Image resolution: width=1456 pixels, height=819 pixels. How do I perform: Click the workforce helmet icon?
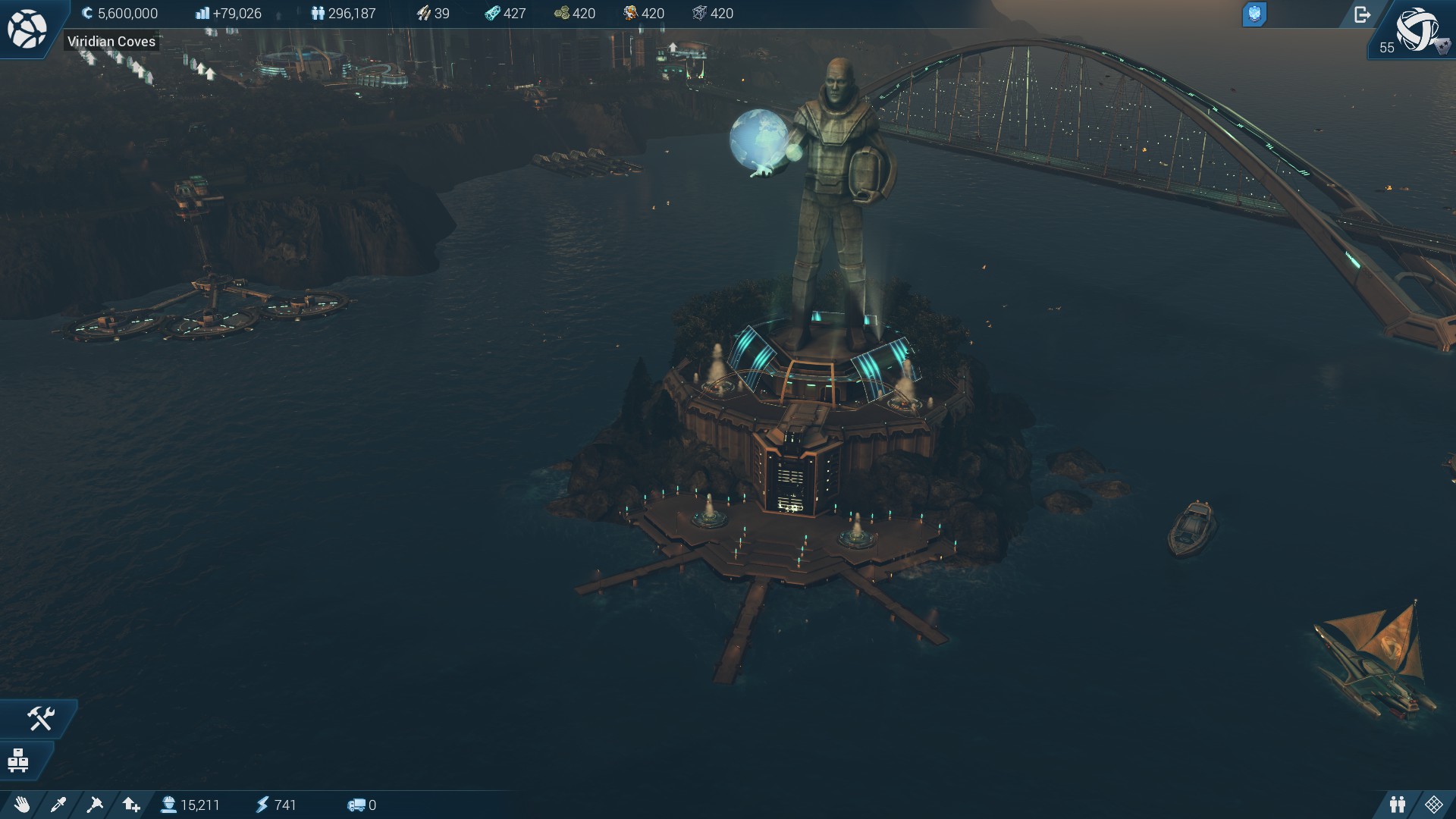coord(168,805)
